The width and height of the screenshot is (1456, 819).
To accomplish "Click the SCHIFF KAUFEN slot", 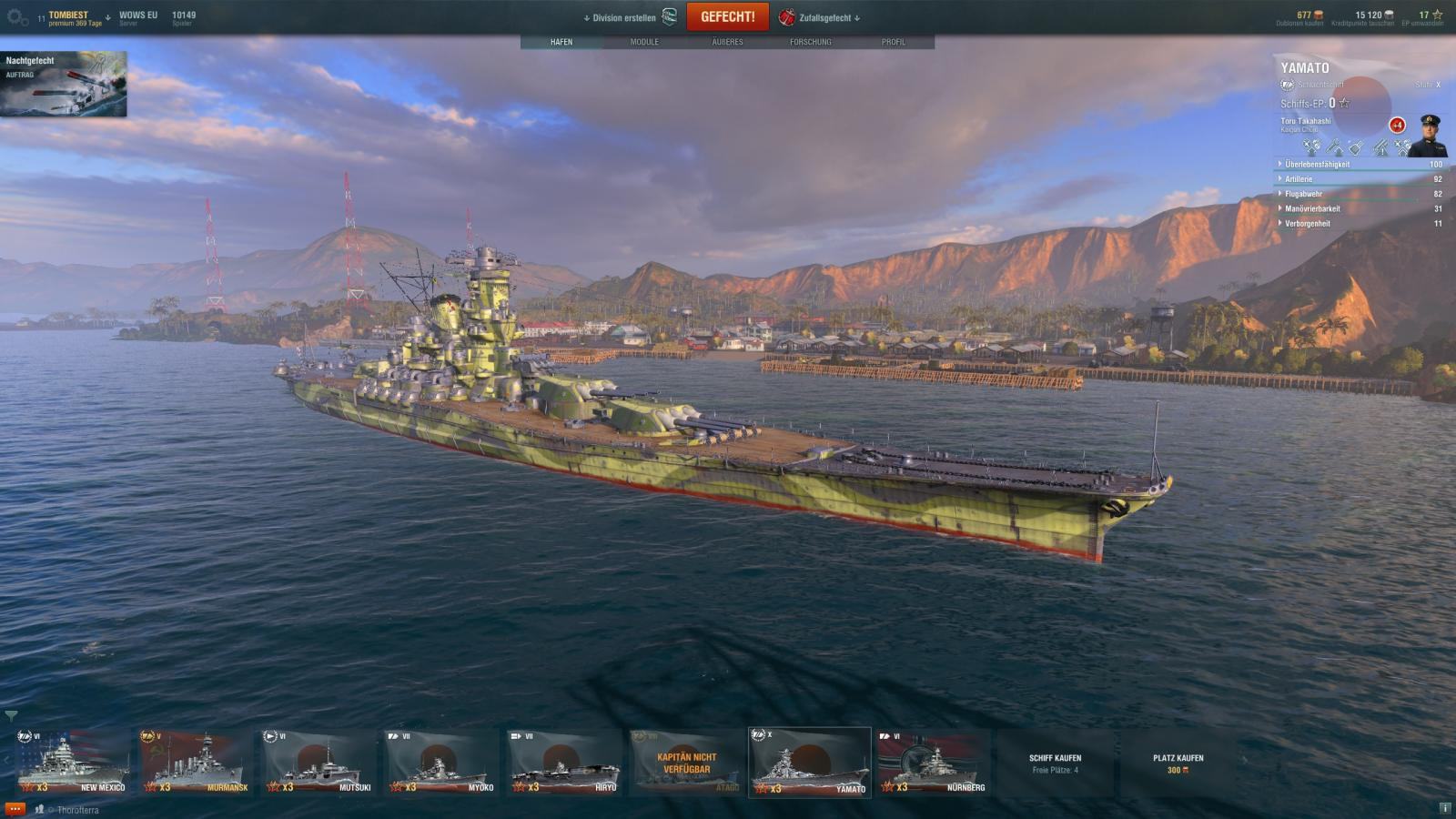I will click(x=1055, y=763).
